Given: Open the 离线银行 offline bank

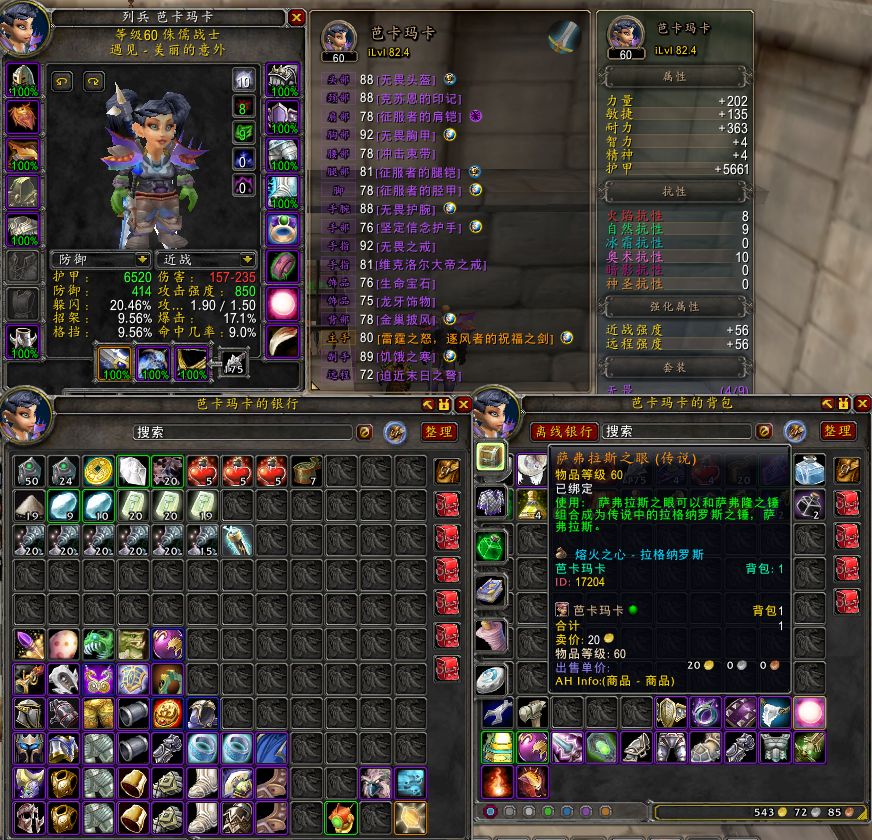Looking at the screenshot, I should point(565,432).
